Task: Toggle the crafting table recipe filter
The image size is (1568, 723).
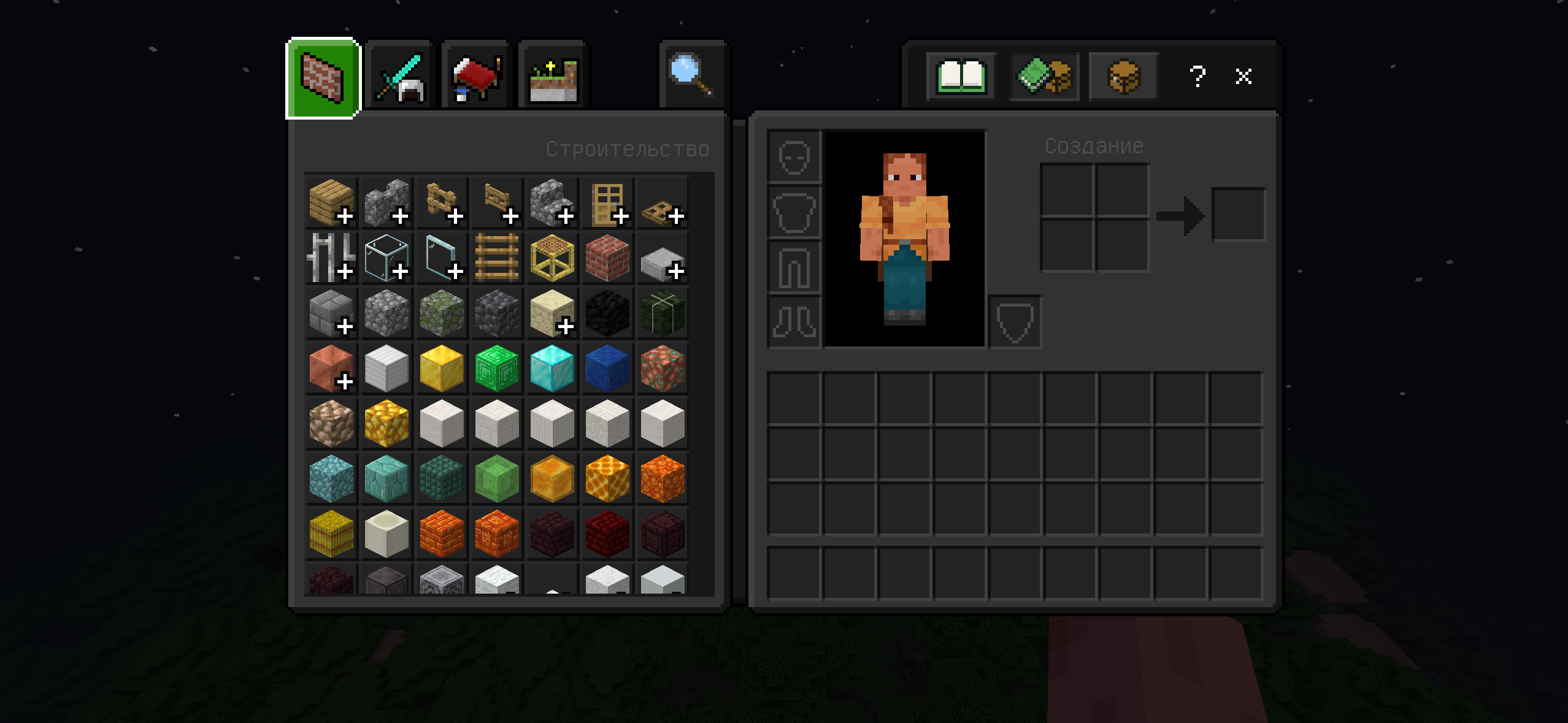Action: [x=1123, y=75]
